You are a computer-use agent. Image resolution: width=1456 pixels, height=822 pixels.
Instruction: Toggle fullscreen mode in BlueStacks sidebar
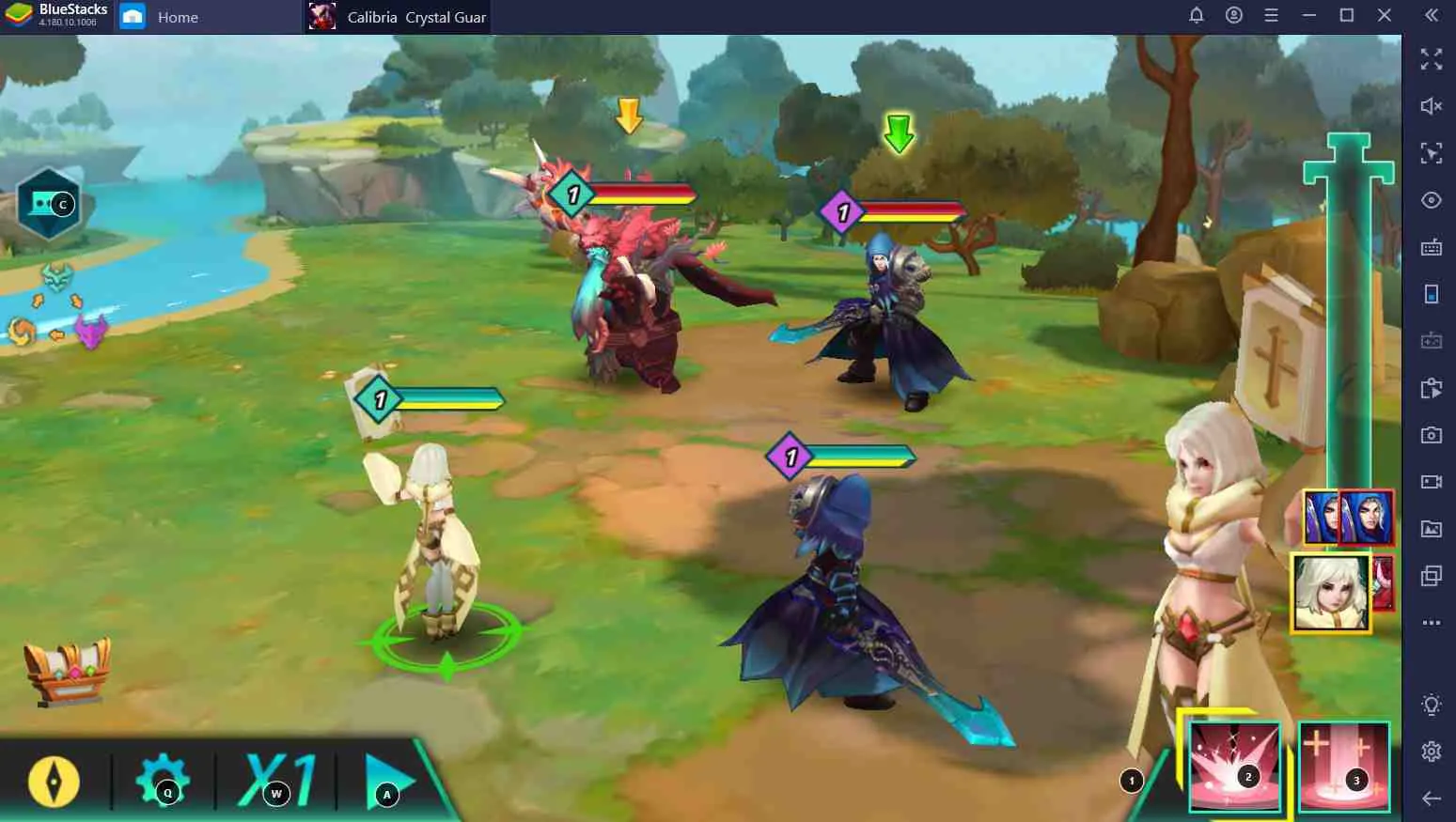point(1431,61)
